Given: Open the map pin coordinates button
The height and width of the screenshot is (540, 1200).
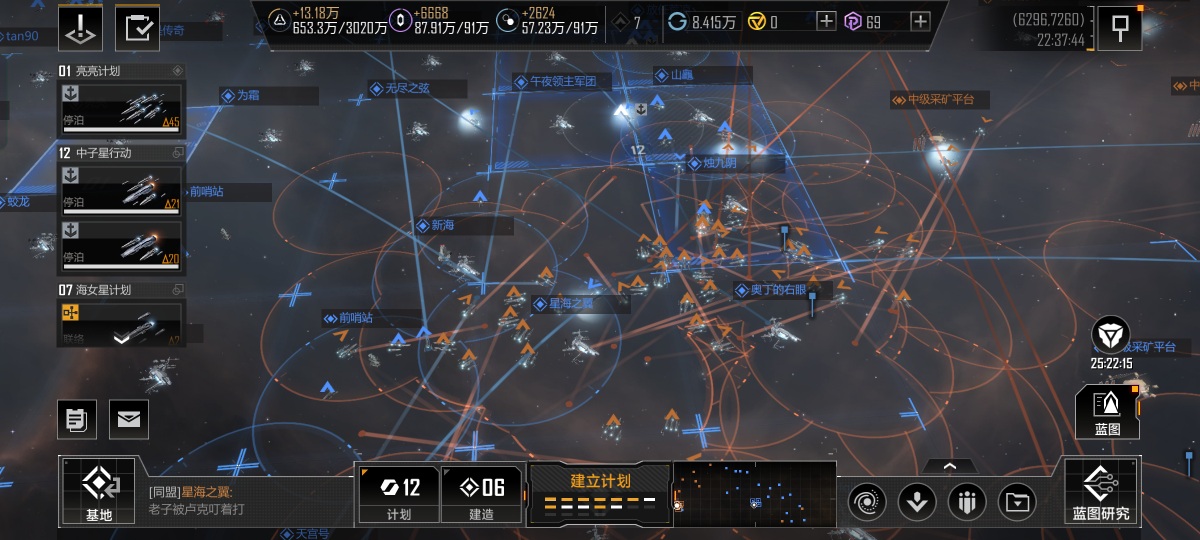Looking at the screenshot, I should [x=1119, y=28].
